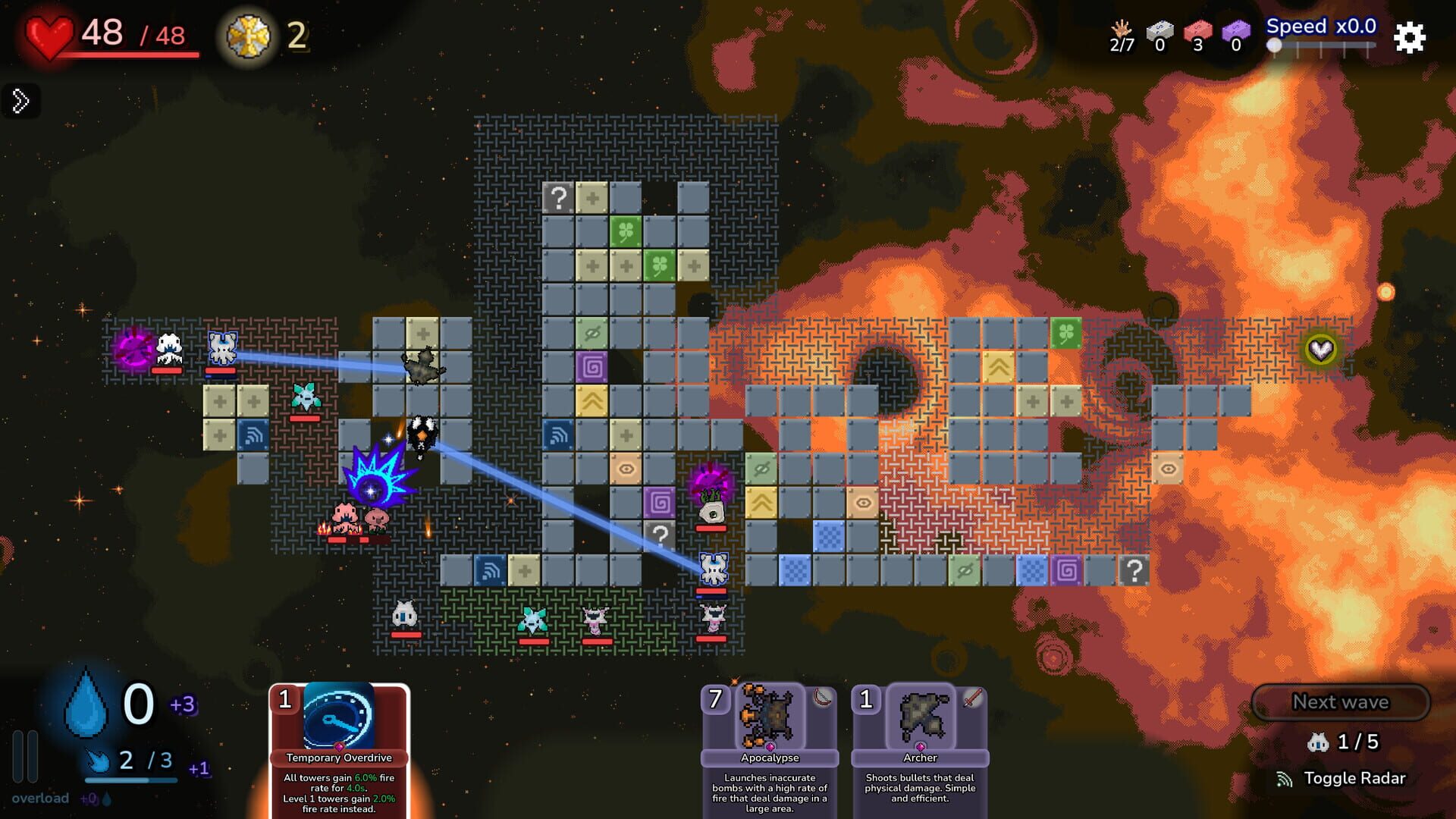Expand the left sidebar panel with chevron
The width and height of the screenshot is (1456, 819).
tap(20, 99)
